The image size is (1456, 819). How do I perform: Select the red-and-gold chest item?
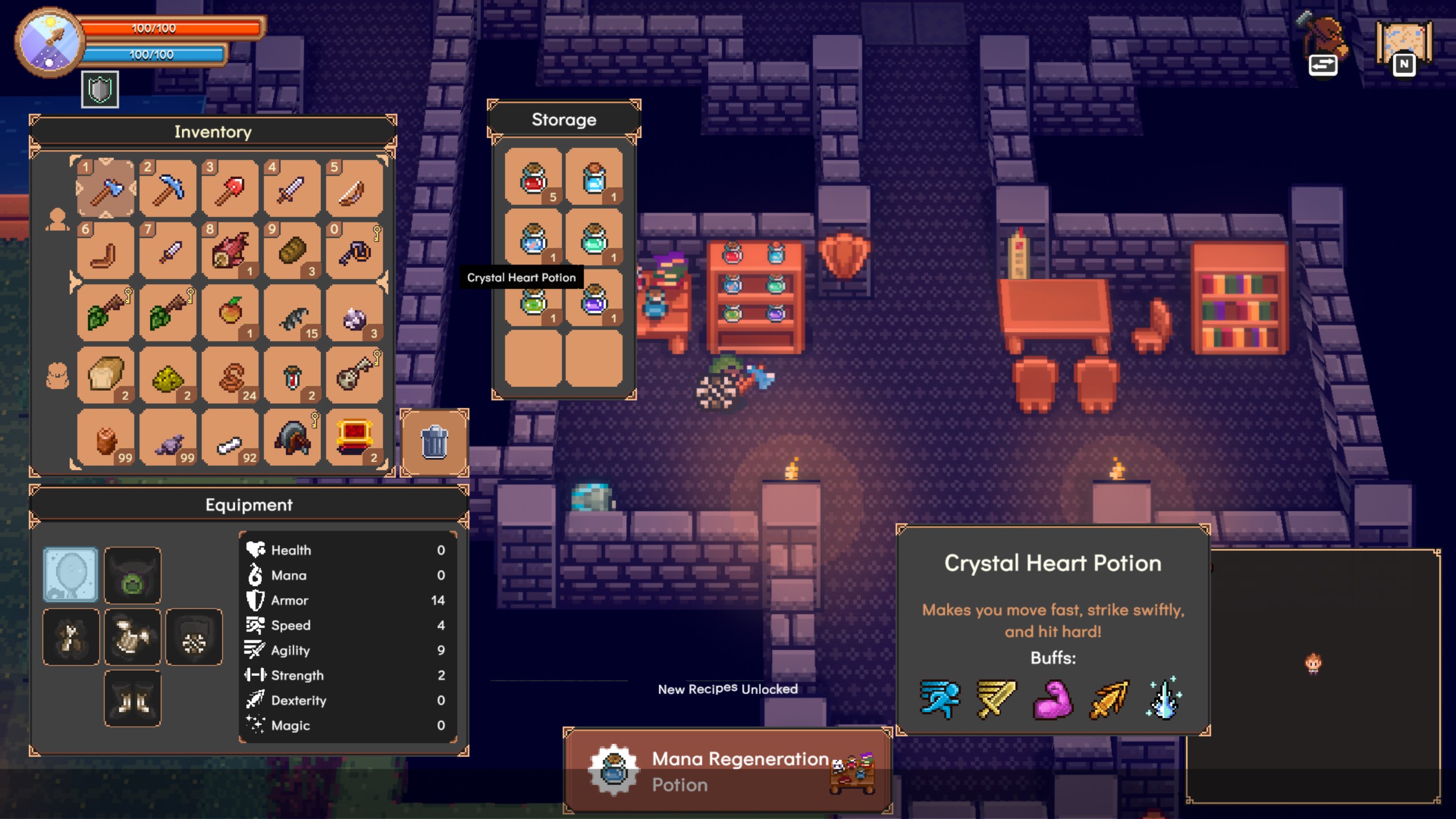tap(355, 438)
